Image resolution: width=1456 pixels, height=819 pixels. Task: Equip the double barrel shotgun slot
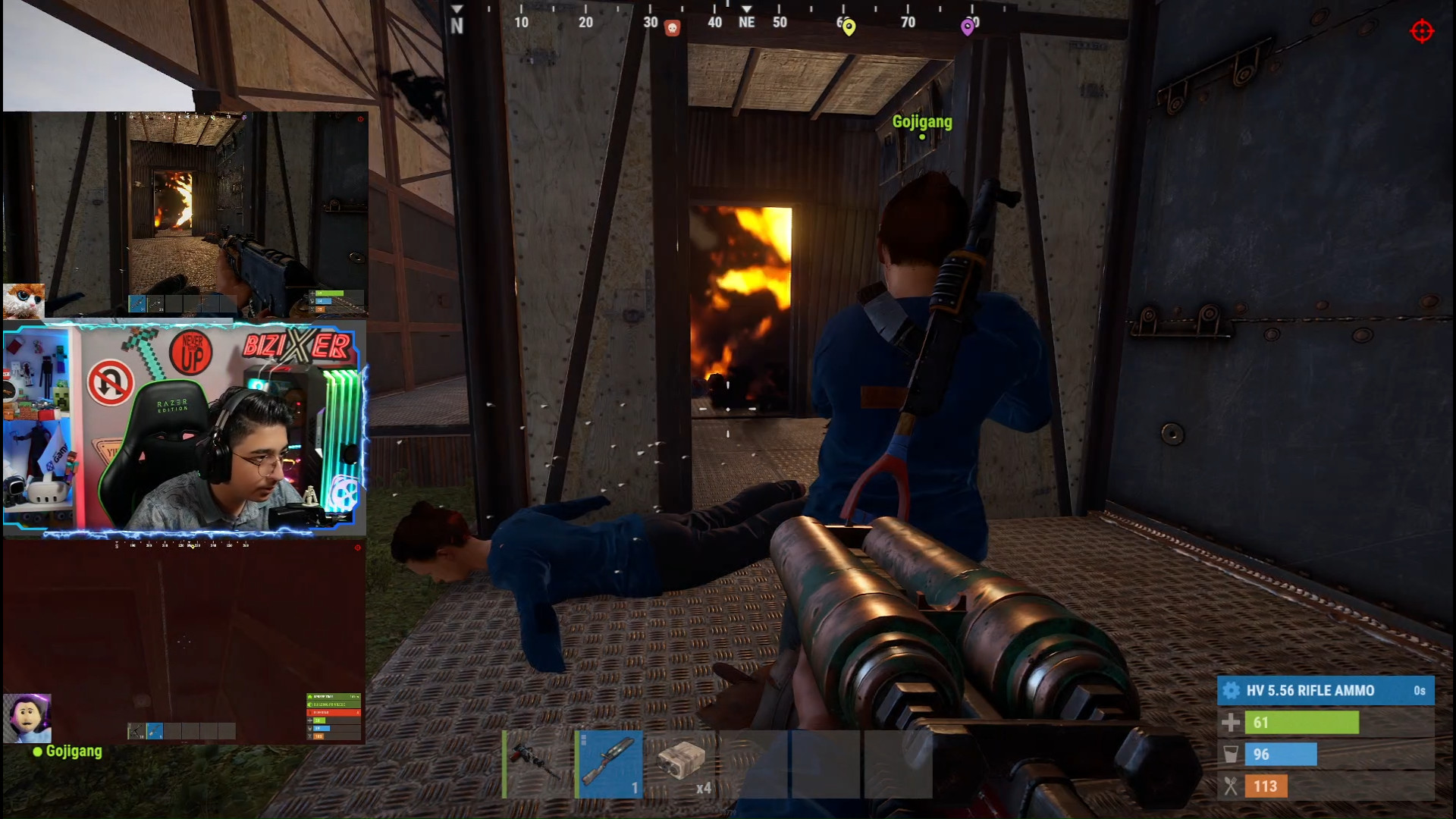click(x=610, y=763)
